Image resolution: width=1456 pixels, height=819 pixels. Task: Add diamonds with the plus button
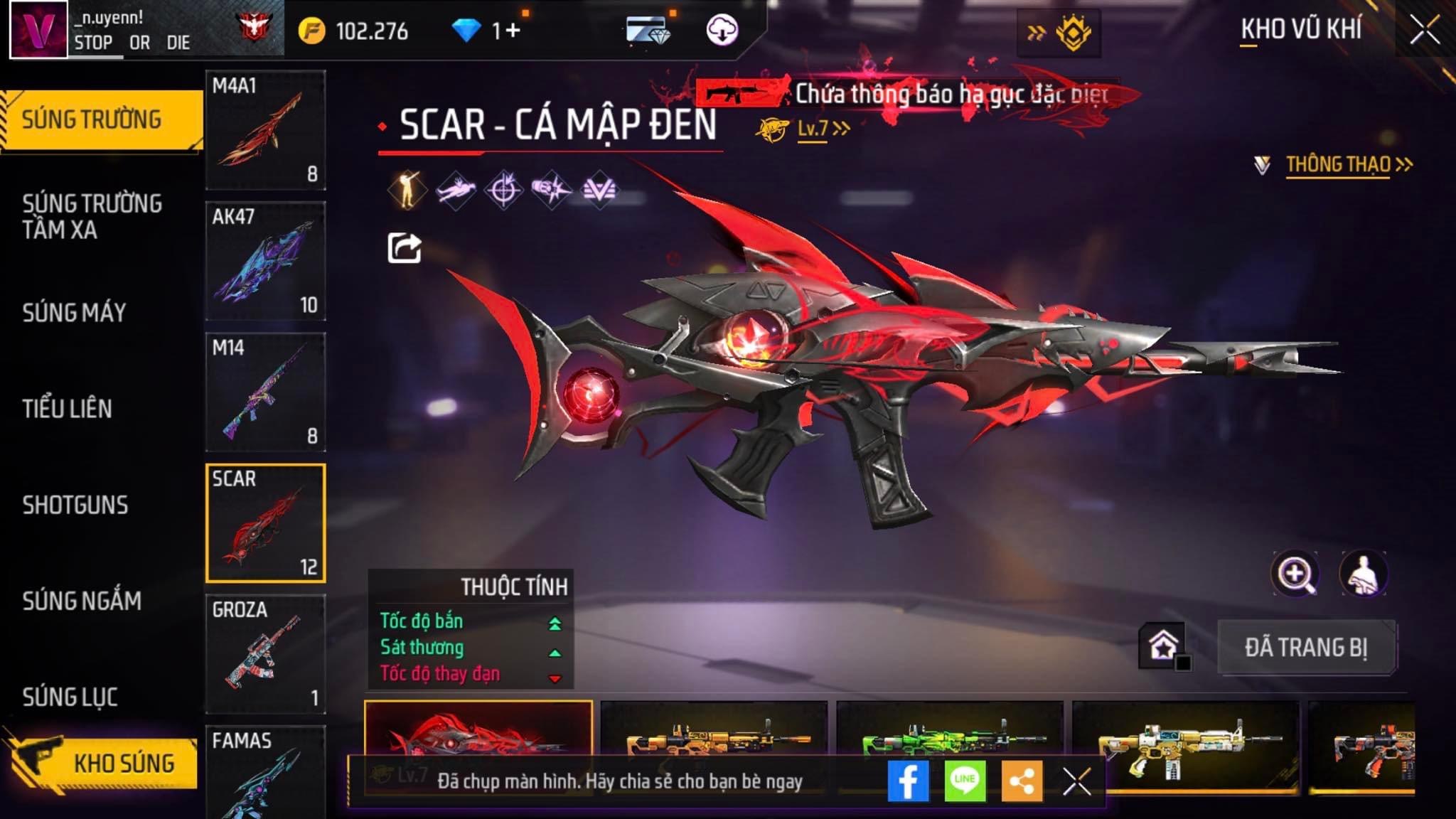pyautogui.click(x=513, y=31)
